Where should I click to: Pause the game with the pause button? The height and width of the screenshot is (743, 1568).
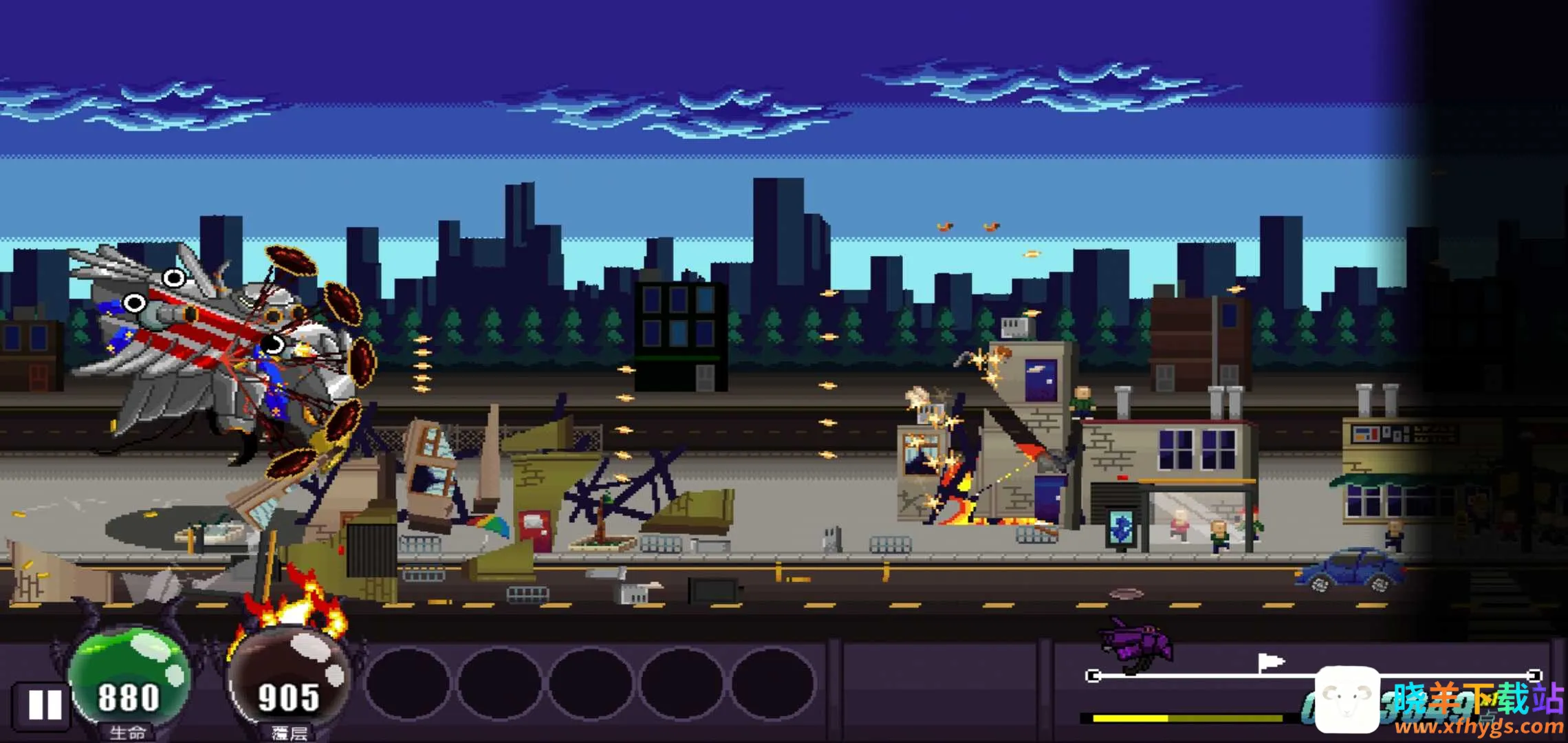tap(43, 704)
